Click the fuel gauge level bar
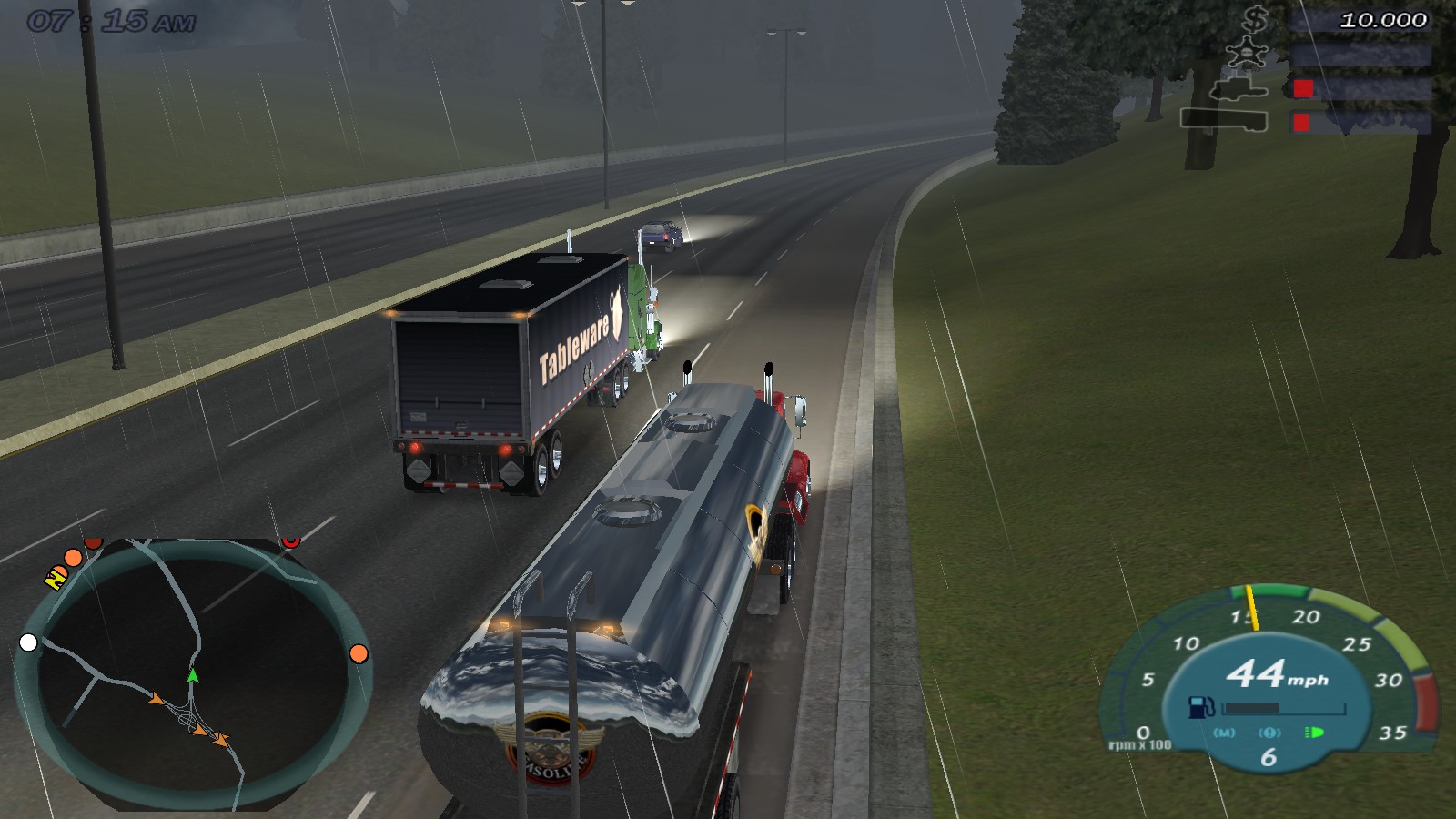The width and height of the screenshot is (1456, 819). point(1284,709)
